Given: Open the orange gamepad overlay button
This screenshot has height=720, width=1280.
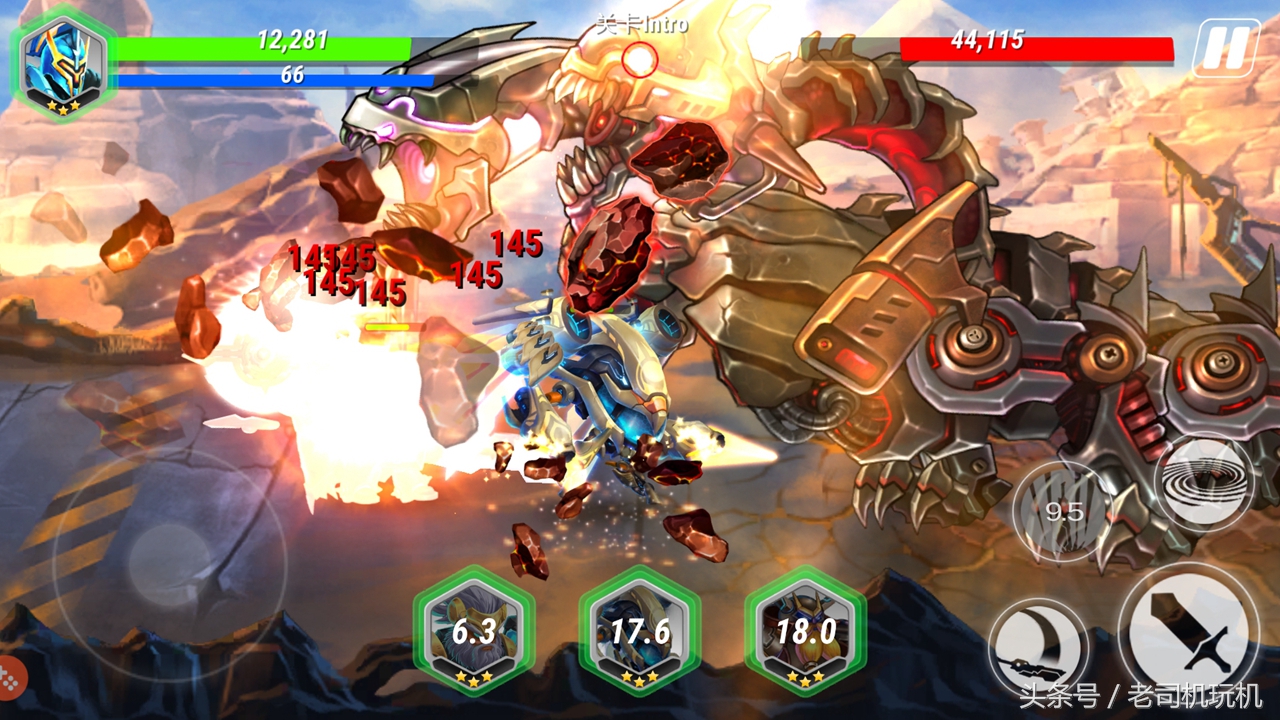Looking at the screenshot, I should [x=11, y=679].
